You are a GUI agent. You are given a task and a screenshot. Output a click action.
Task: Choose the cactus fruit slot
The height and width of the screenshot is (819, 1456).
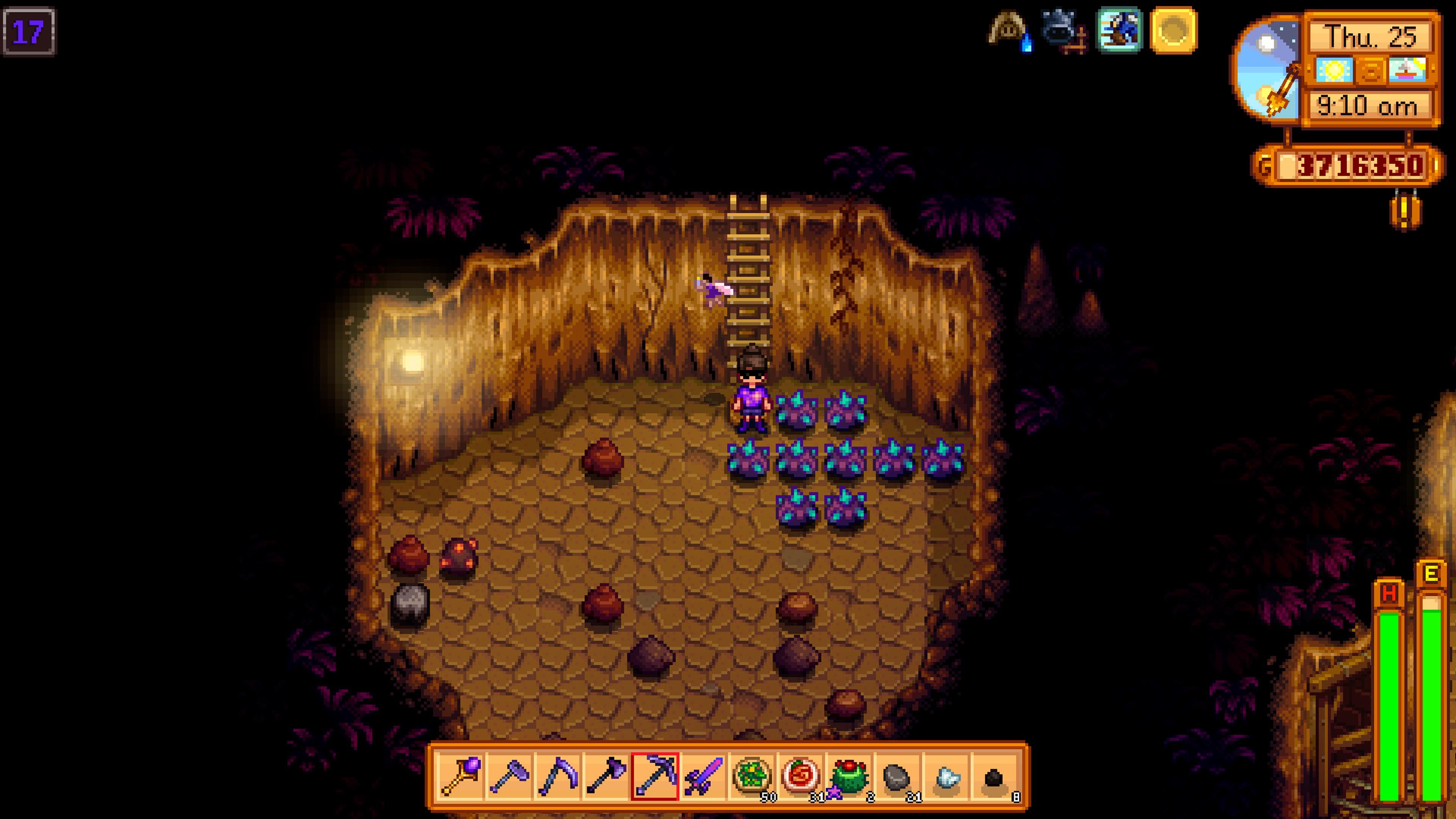(x=849, y=777)
